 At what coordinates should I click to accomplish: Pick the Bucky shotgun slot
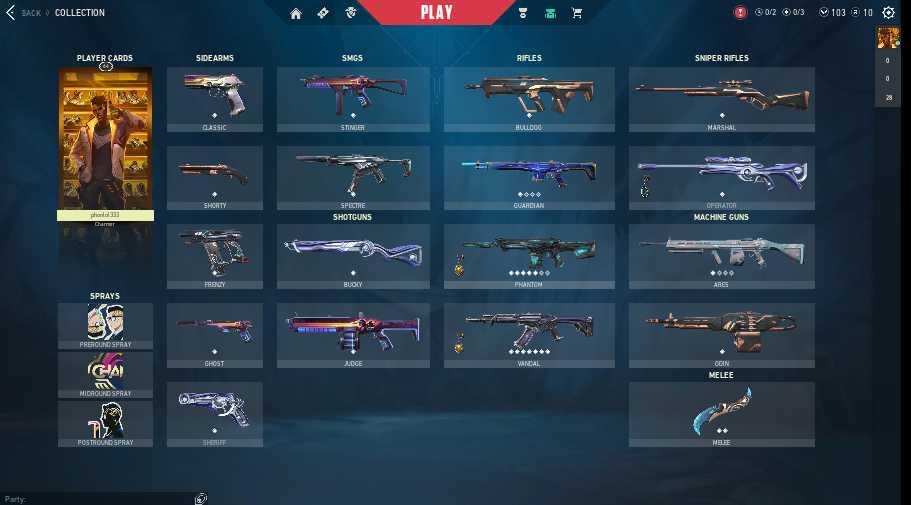click(353, 257)
